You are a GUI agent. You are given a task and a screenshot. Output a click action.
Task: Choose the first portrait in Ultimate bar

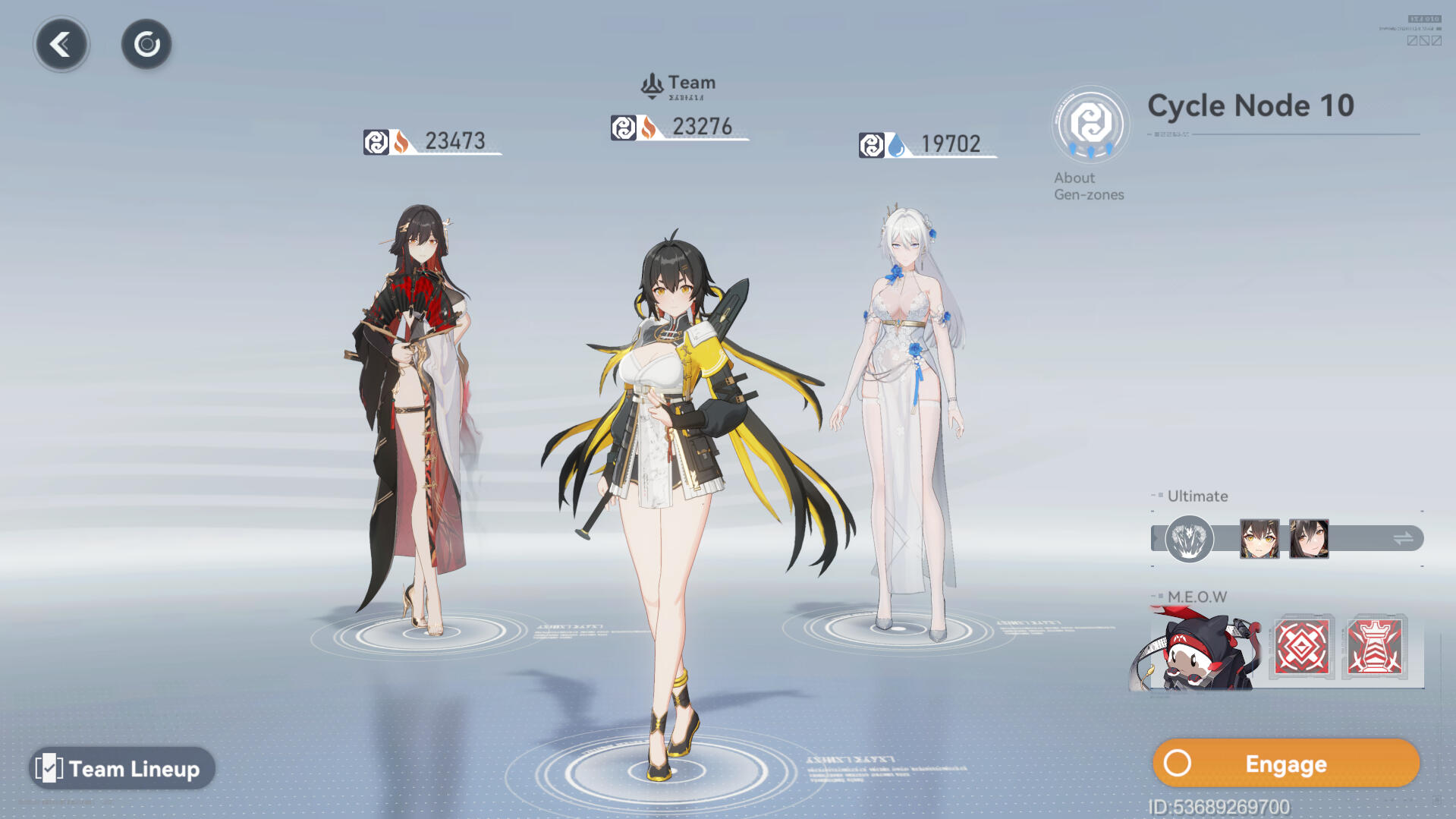1259,539
